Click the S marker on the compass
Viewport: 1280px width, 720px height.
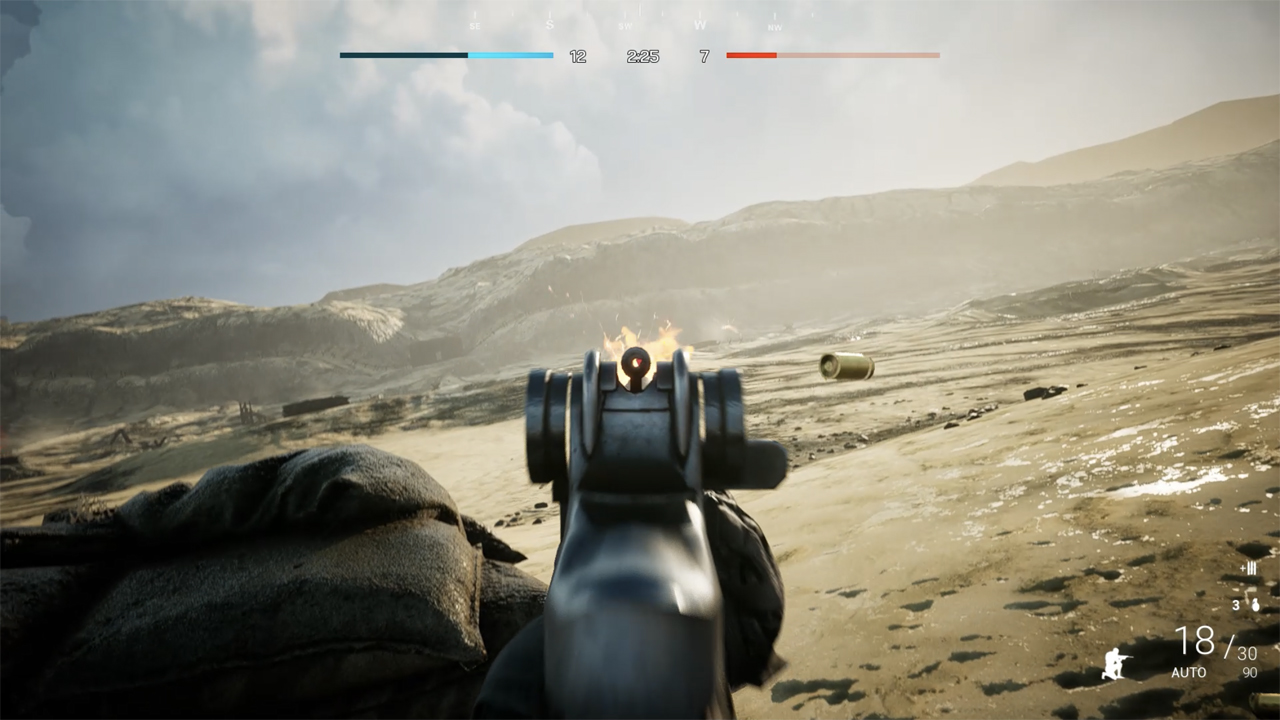pos(550,25)
